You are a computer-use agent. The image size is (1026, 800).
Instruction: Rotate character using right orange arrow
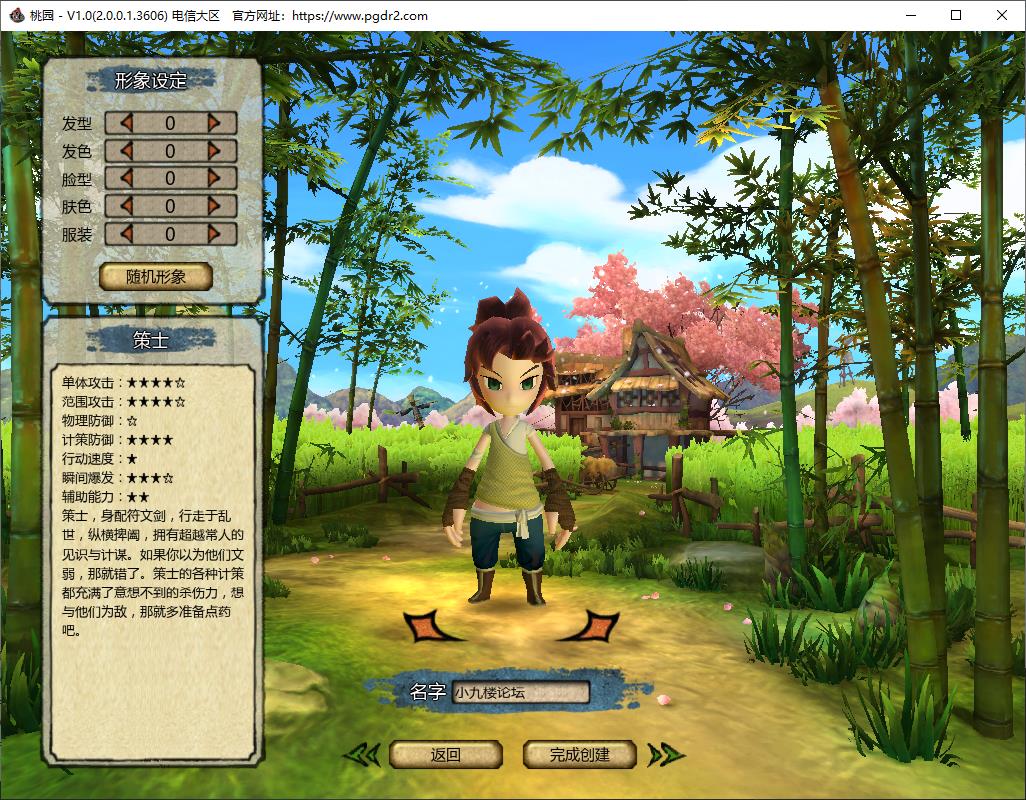pyautogui.click(x=592, y=627)
